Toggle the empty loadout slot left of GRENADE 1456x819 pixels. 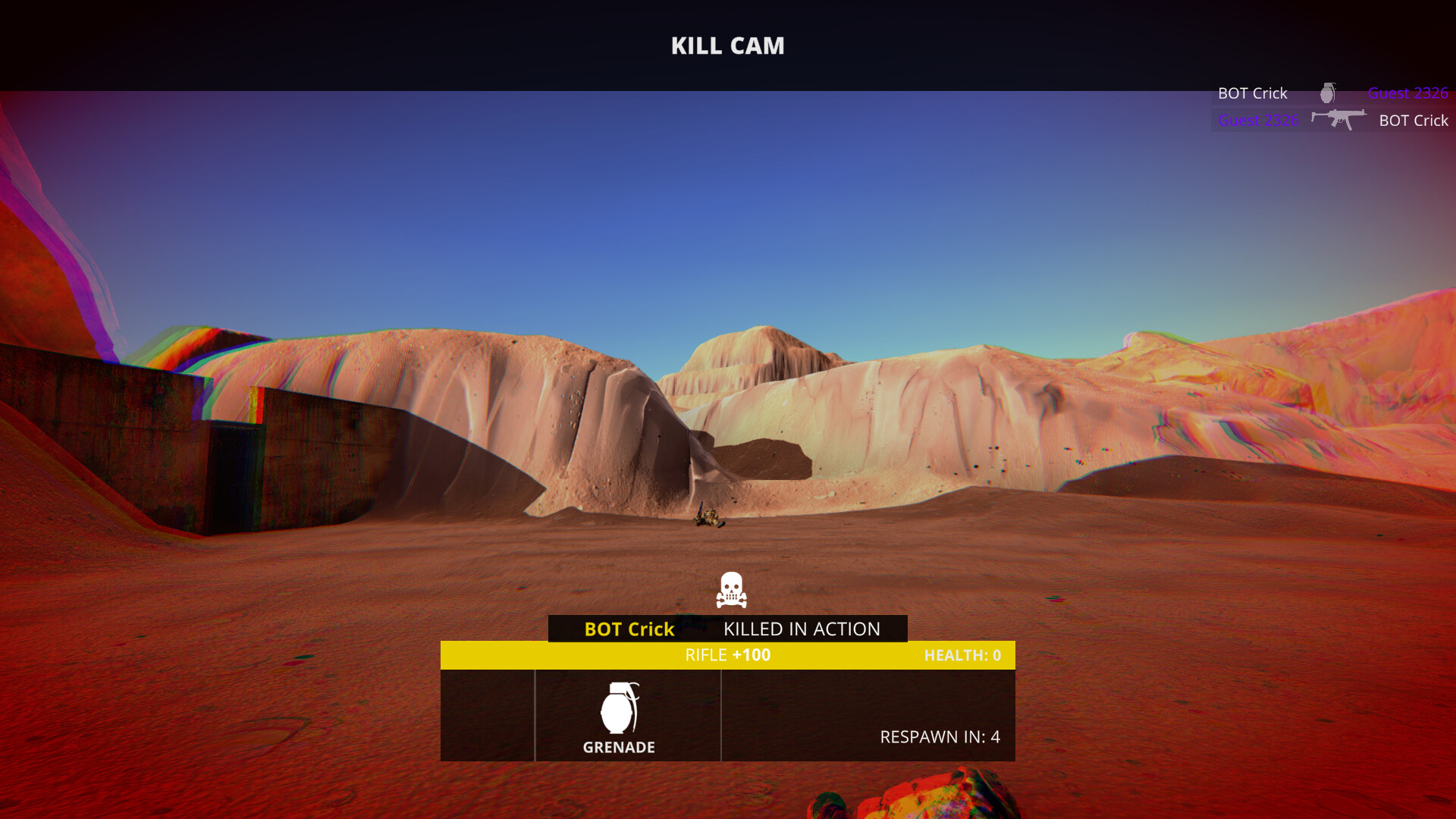point(488,714)
